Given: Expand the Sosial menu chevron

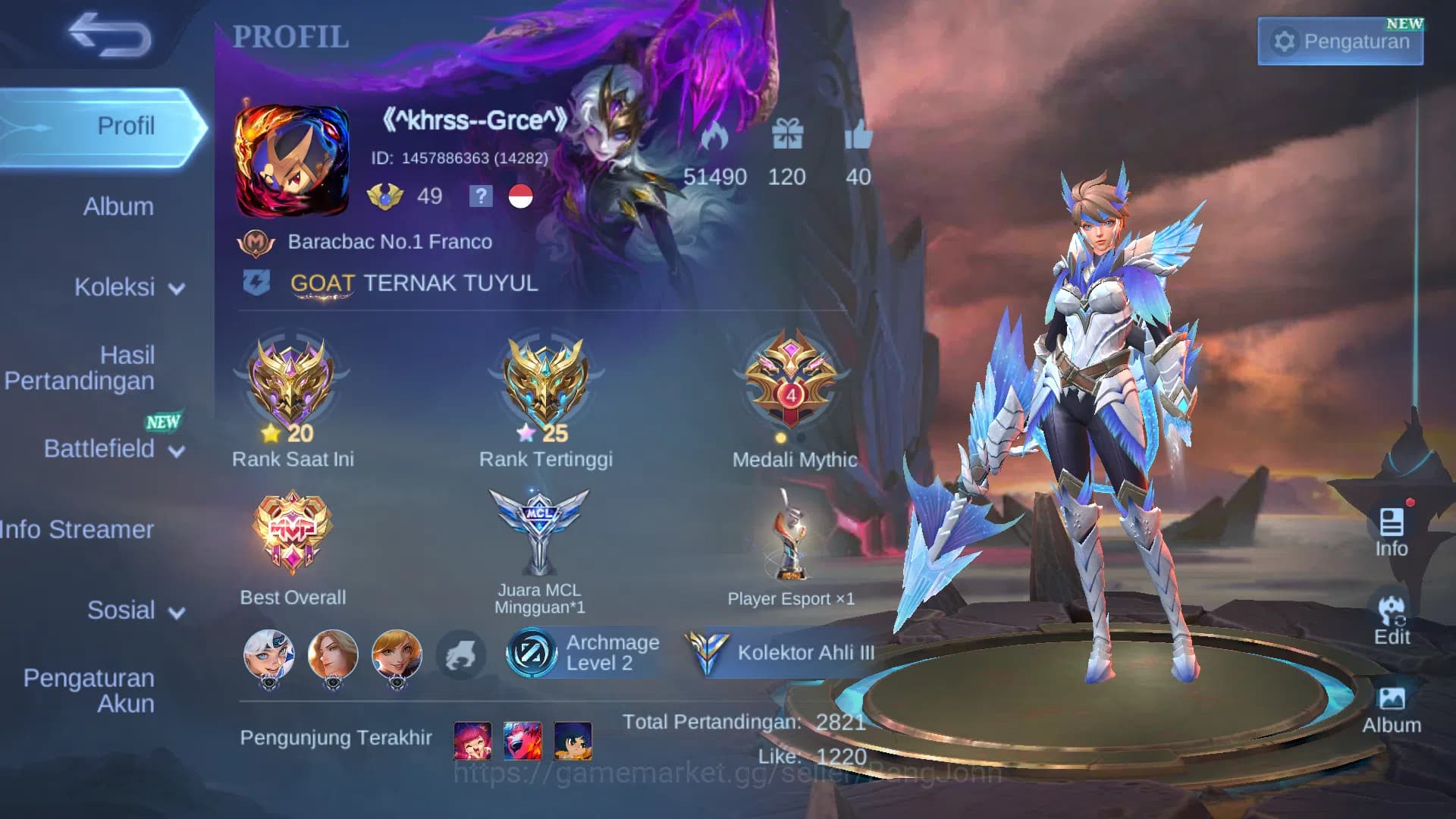Looking at the screenshot, I should coord(176,611).
